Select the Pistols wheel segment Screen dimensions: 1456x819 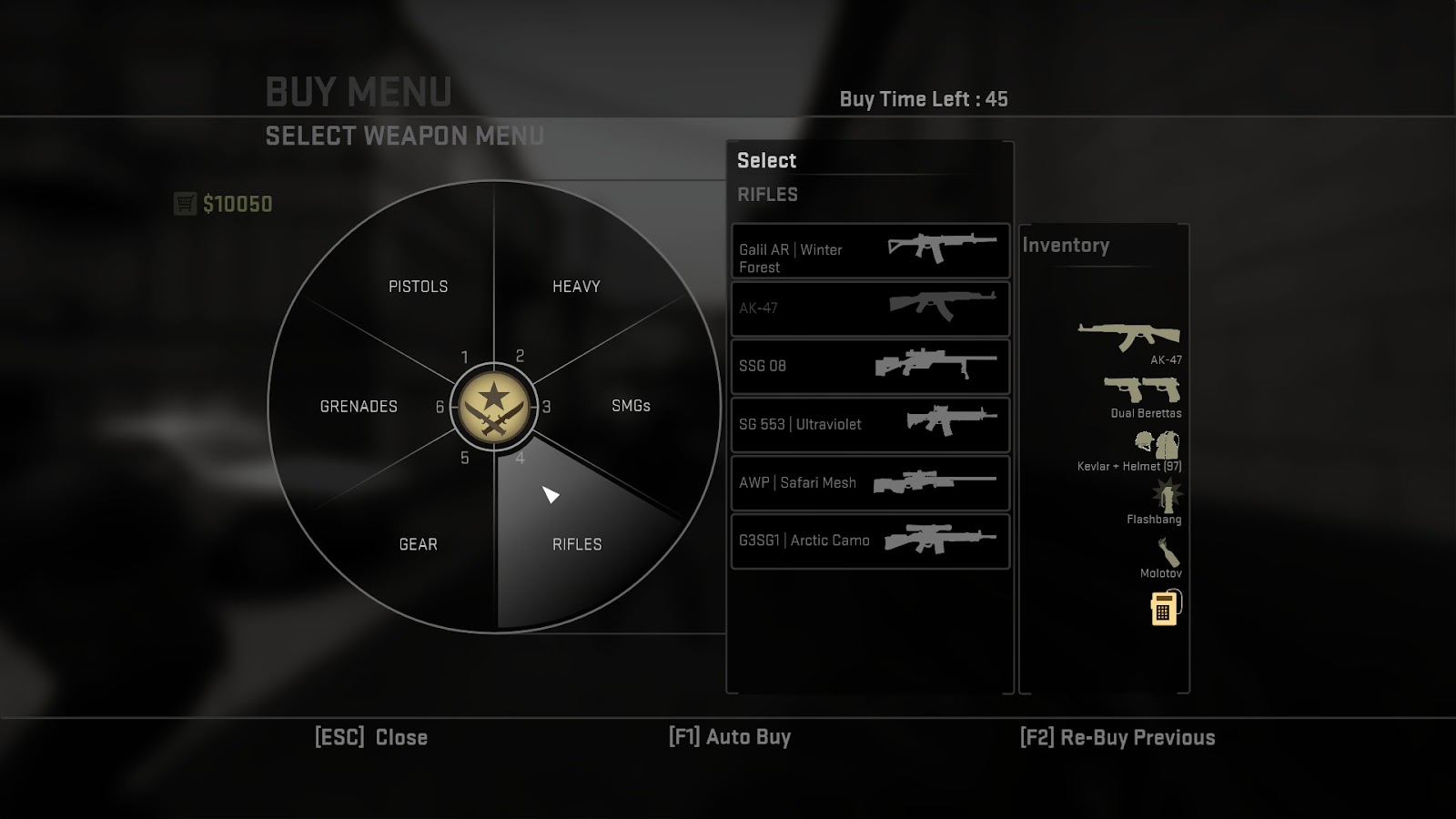click(418, 287)
